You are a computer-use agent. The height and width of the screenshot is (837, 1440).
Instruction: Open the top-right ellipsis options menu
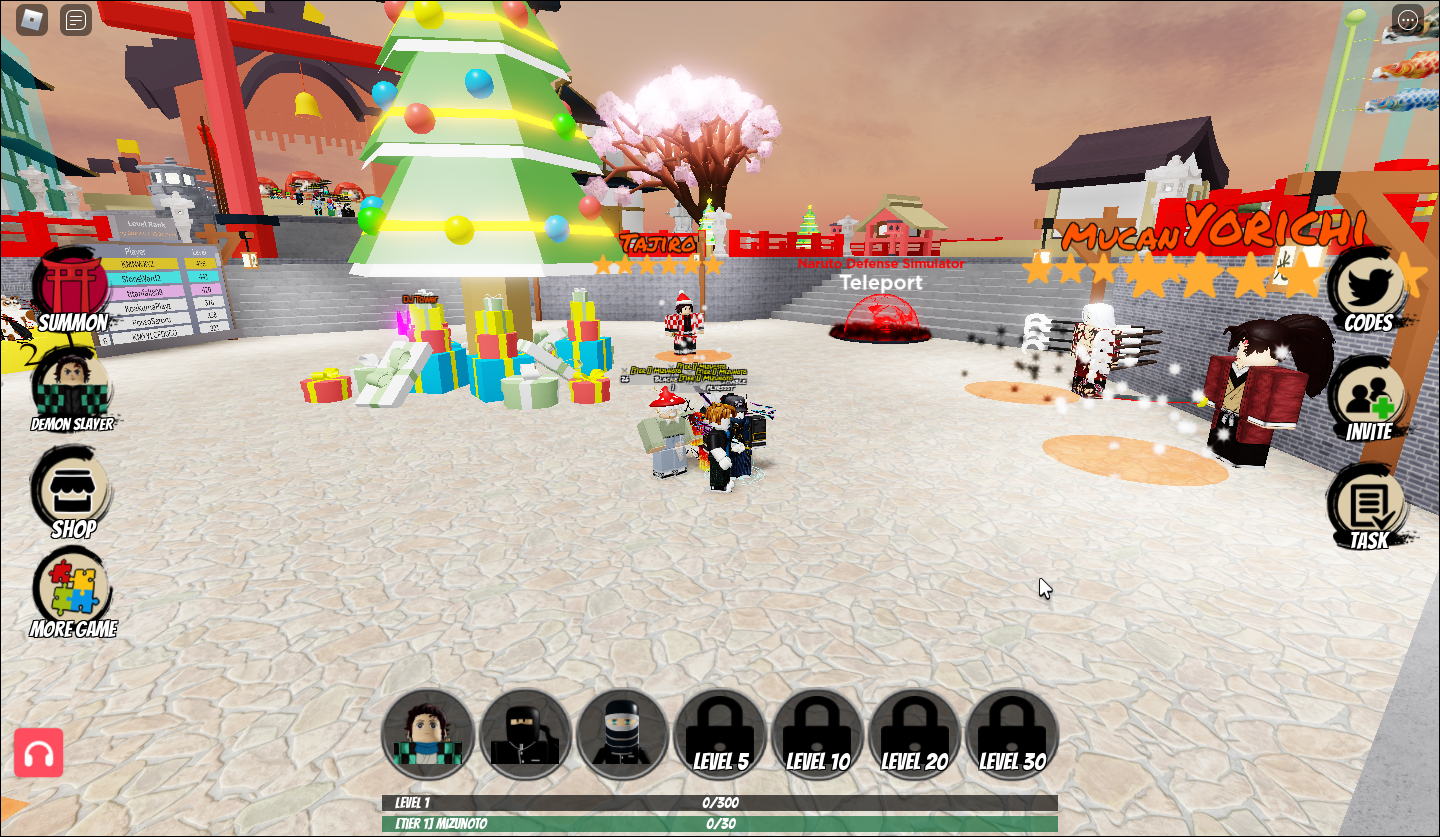click(x=1410, y=20)
